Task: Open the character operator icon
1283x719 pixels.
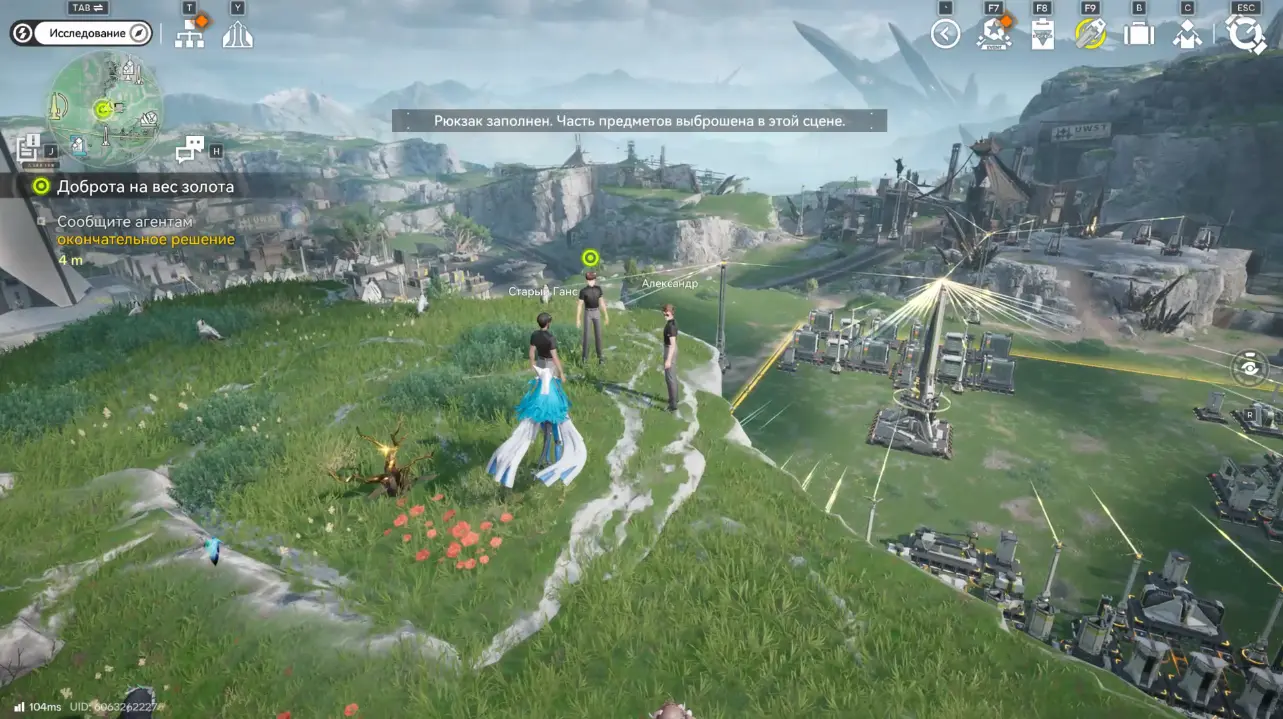Action: pos(1187,35)
